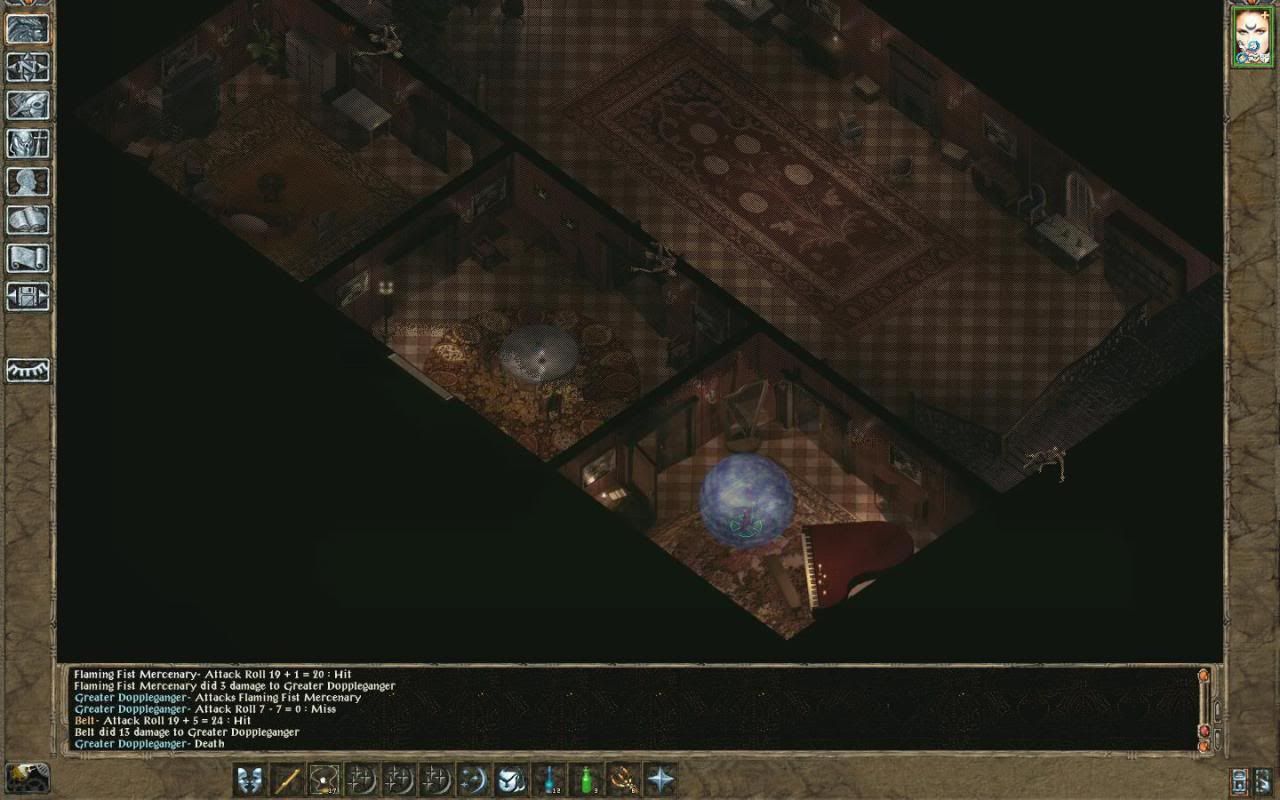Click the combat log message window
Viewport: 1280px width, 800px height.
pos(630,708)
